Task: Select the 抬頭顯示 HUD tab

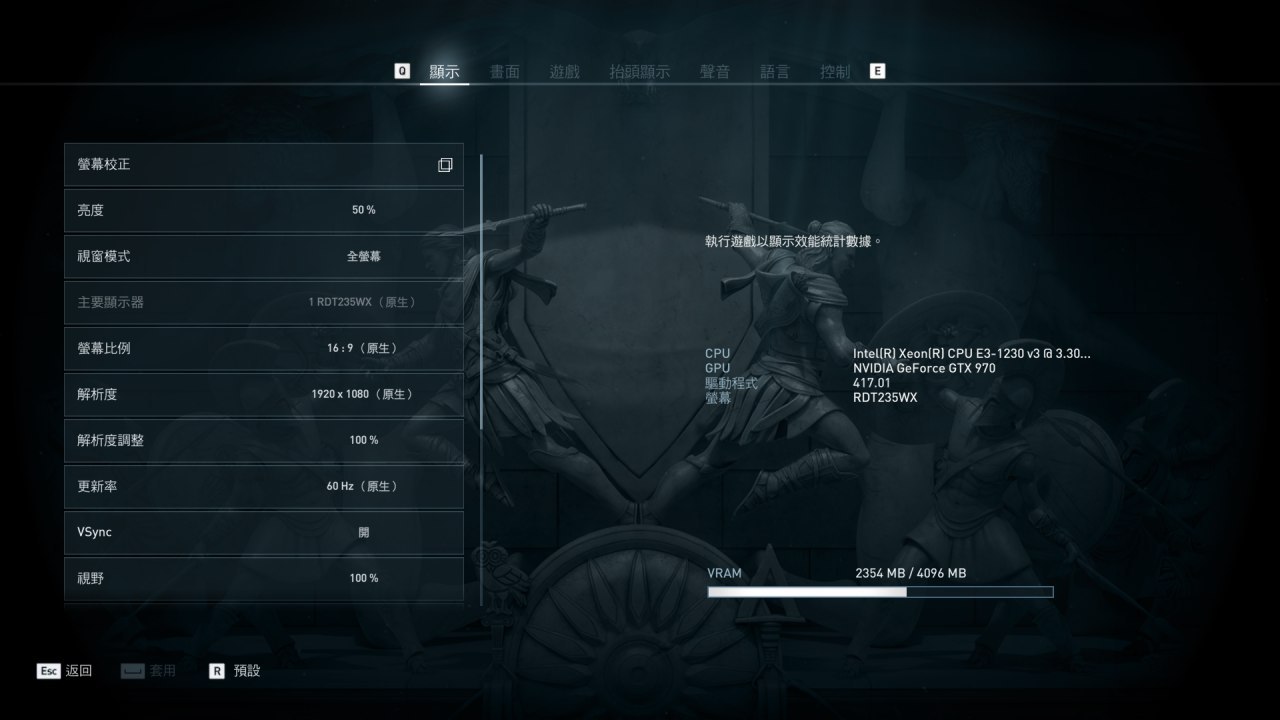Action: (639, 72)
